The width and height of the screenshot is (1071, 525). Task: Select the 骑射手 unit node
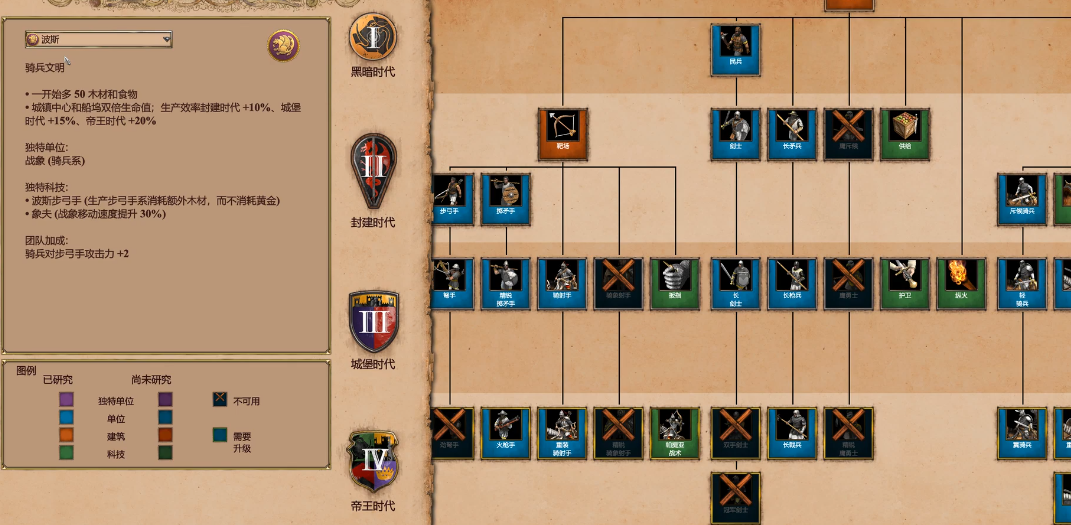click(562, 283)
